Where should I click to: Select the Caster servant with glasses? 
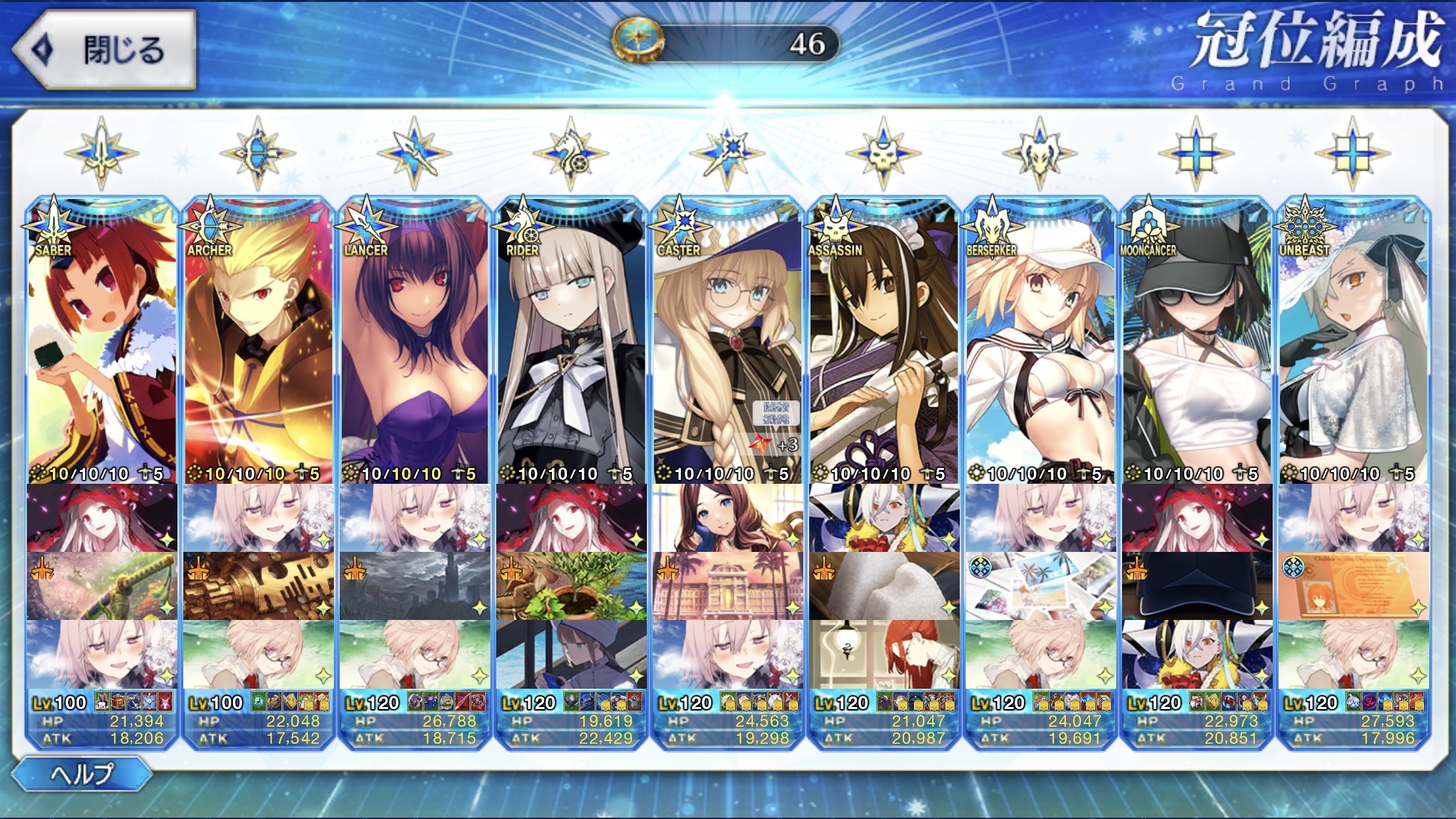(x=727, y=340)
